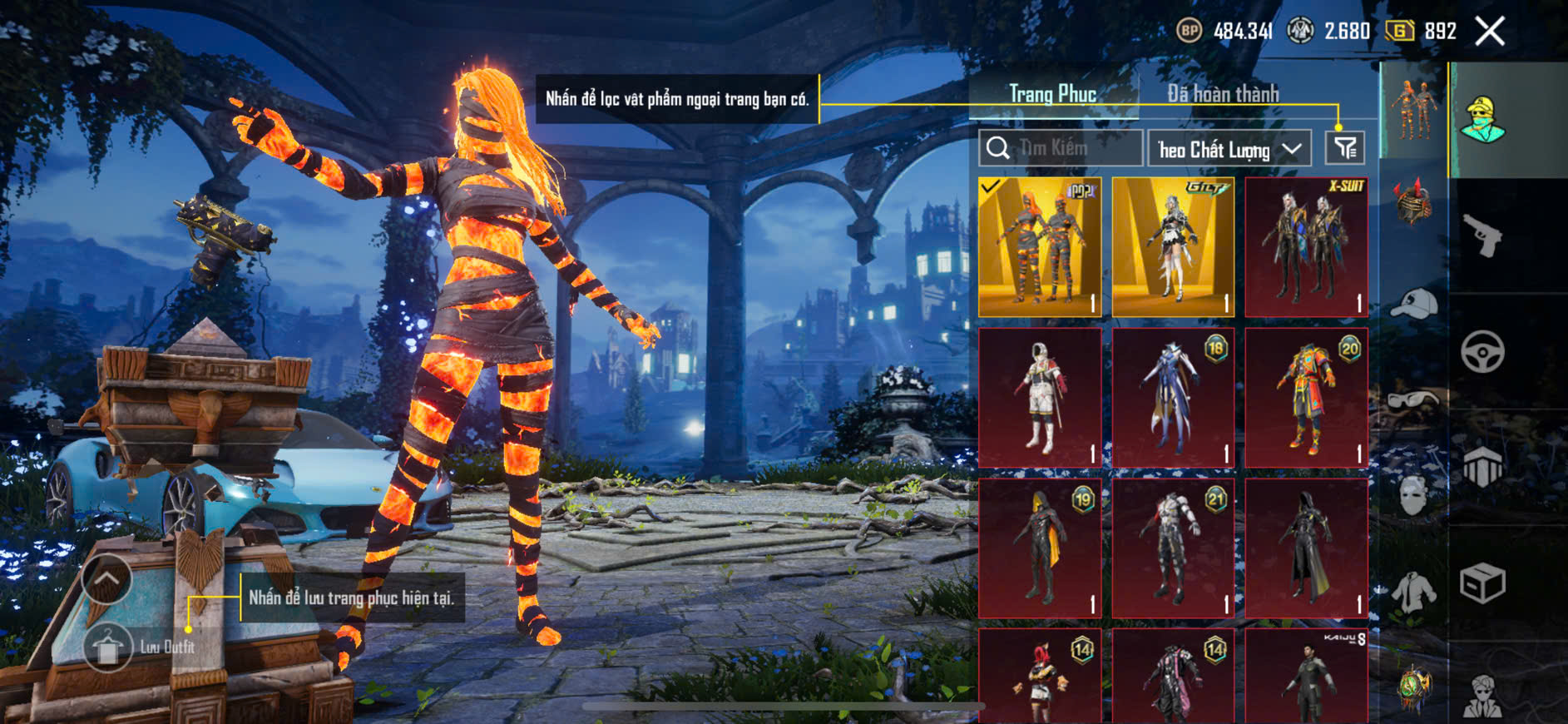Screen dimensions: 1568x724
Task: Toggle the owned items filter button
Action: [x=1344, y=148]
